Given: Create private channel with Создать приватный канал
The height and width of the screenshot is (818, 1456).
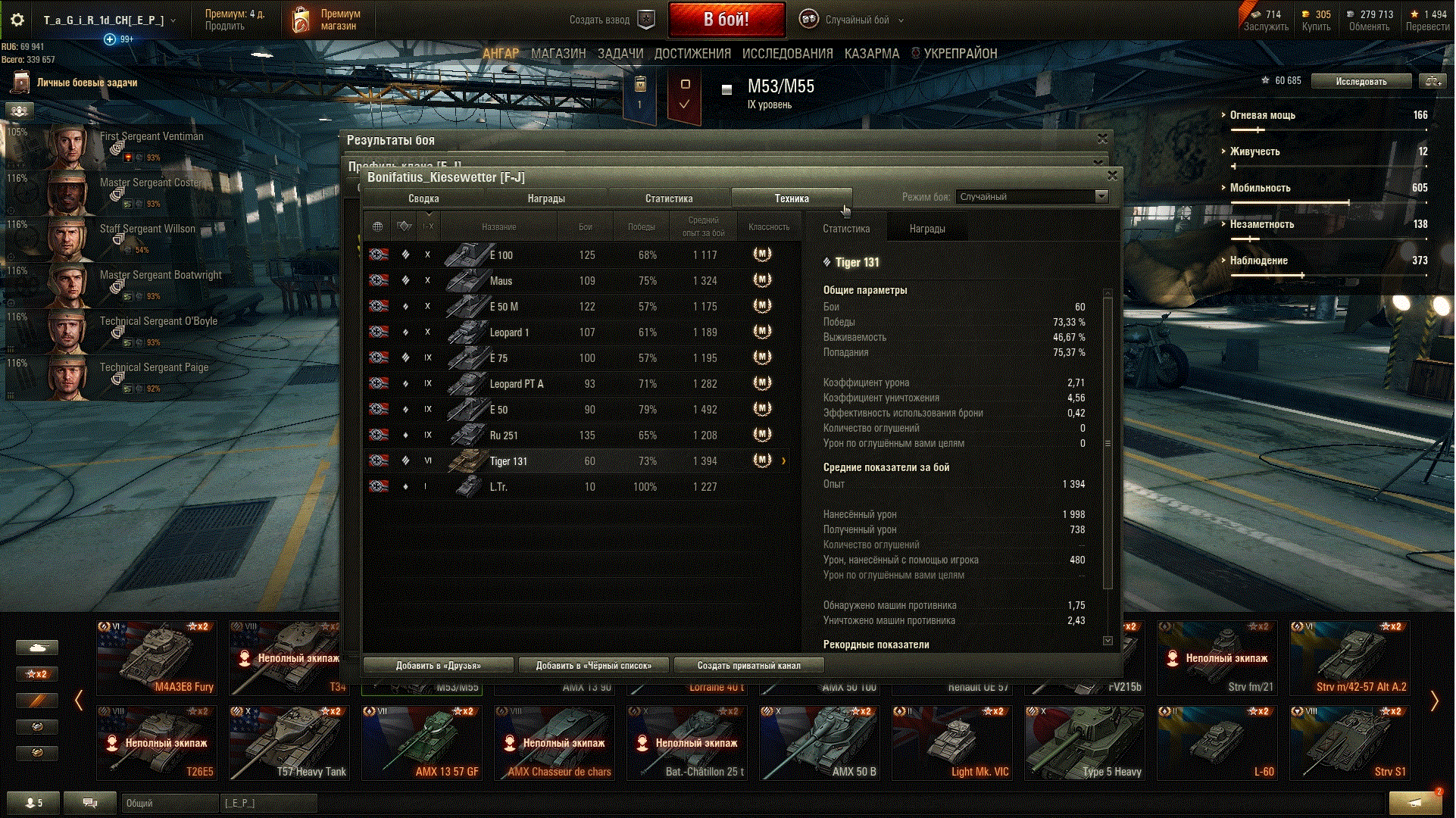Looking at the screenshot, I should point(748,666).
